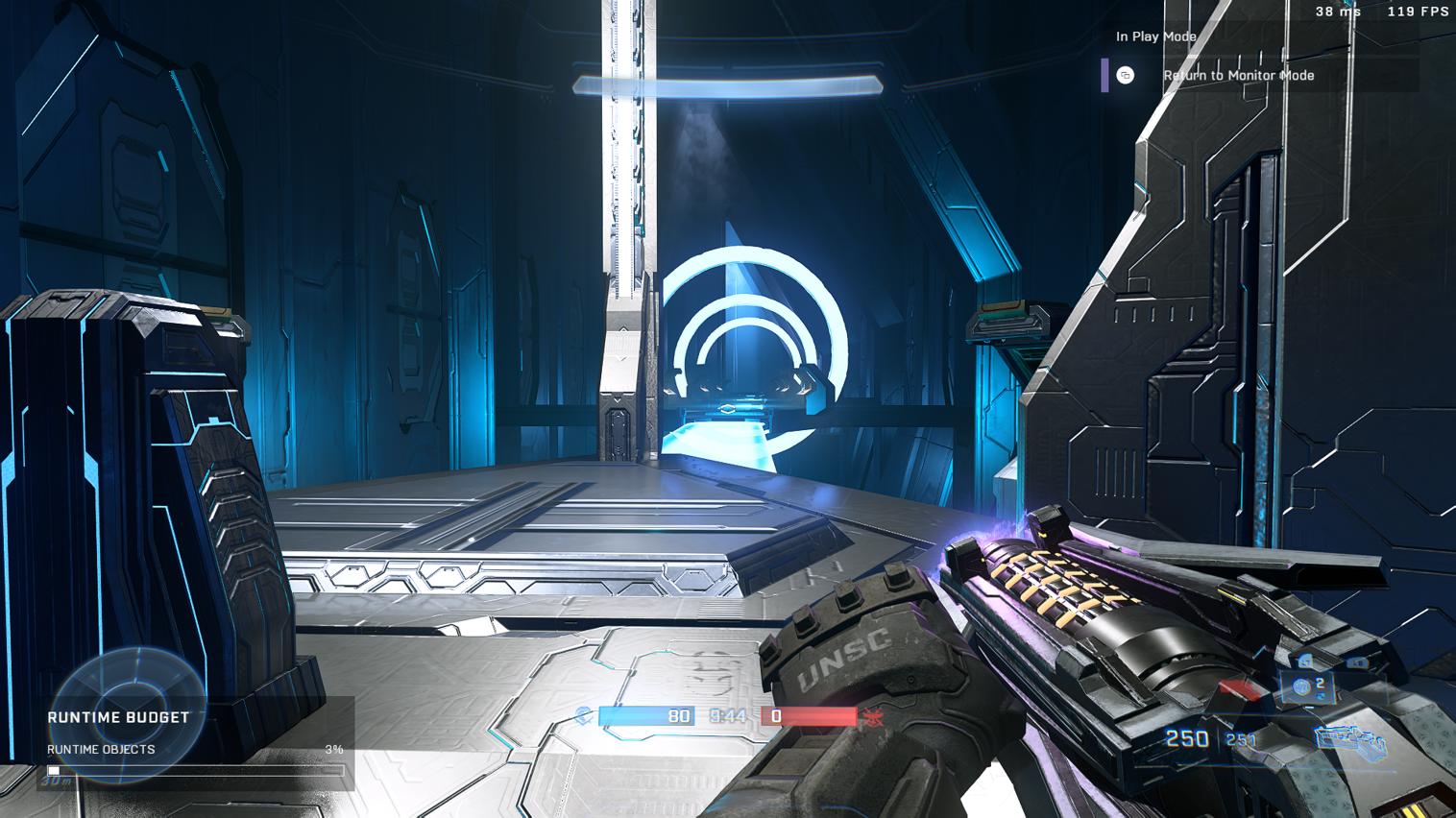Select the grenade icon in the weapon HUD
This screenshot has height=818, width=1456.
point(1302,686)
